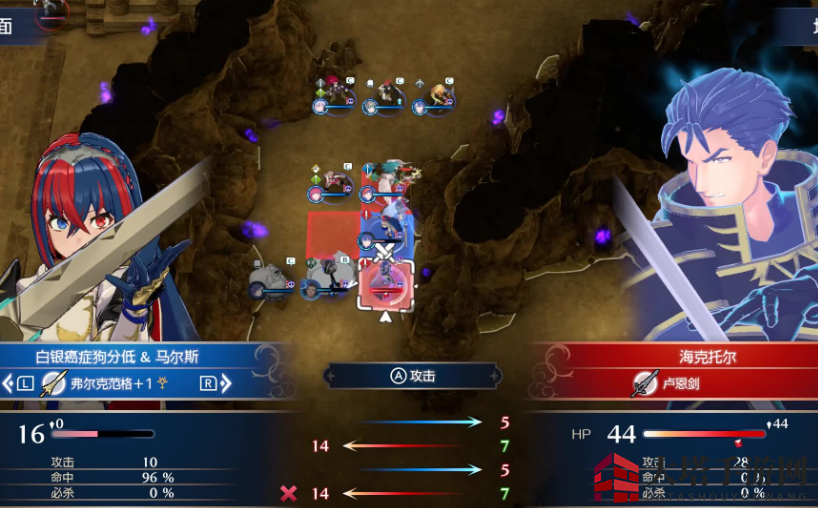Select the 弗尔克范格+1 weapon entry

[112, 382]
